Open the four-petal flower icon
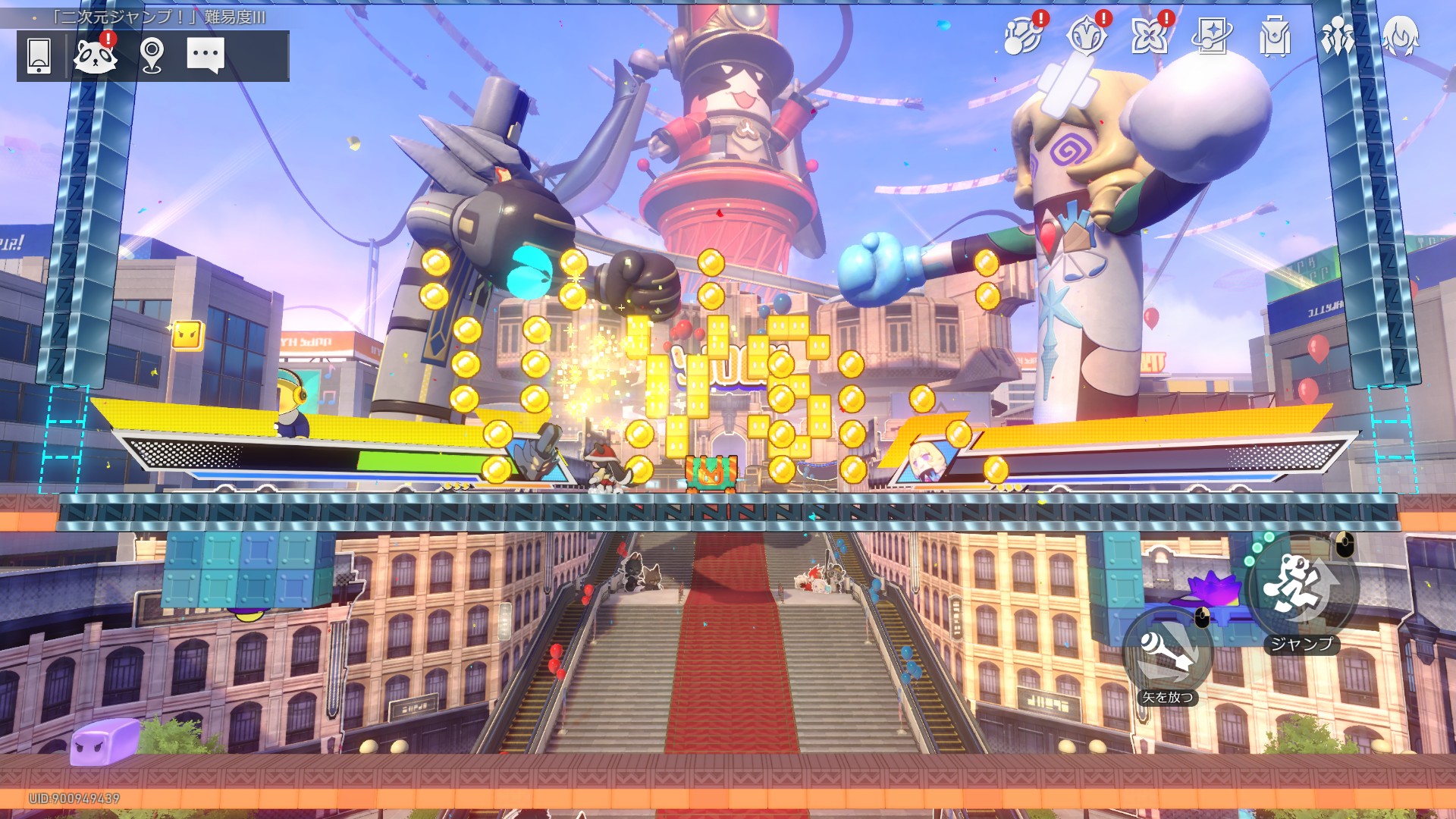The width and height of the screenshot is (1456, 819). [1149, 36]
